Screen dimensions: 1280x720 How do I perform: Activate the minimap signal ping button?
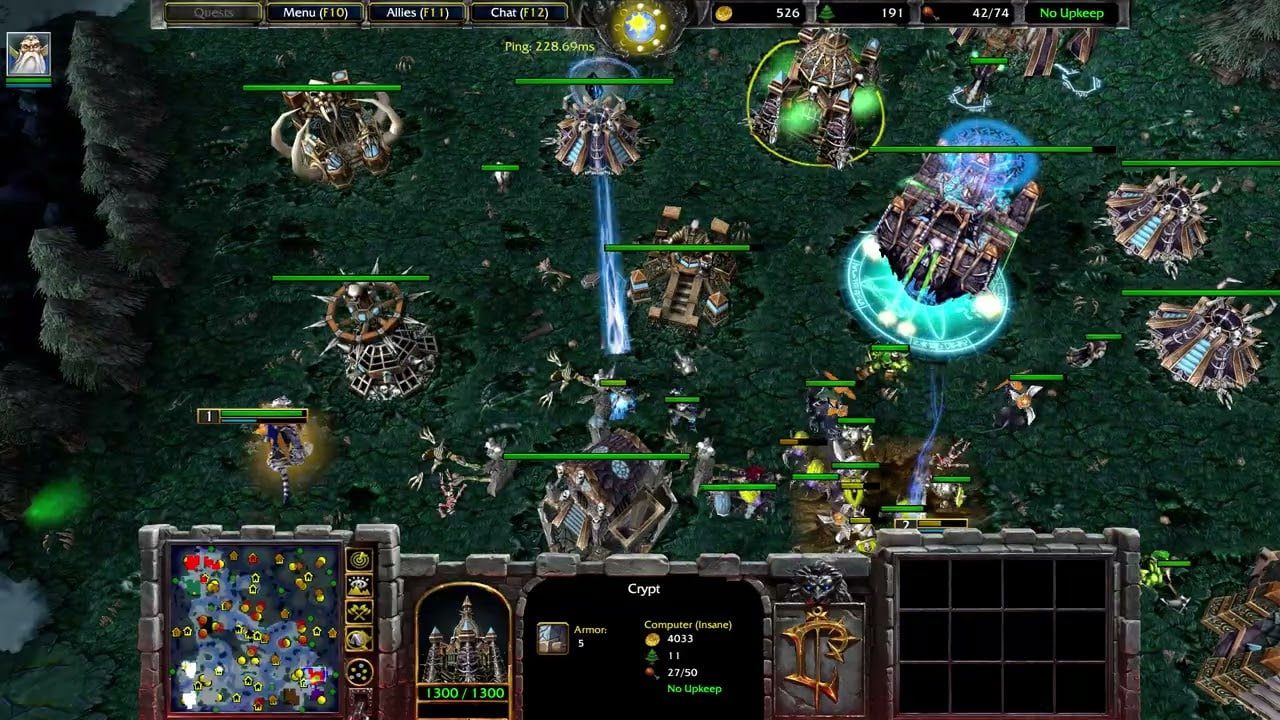click(x=359, y=560)
